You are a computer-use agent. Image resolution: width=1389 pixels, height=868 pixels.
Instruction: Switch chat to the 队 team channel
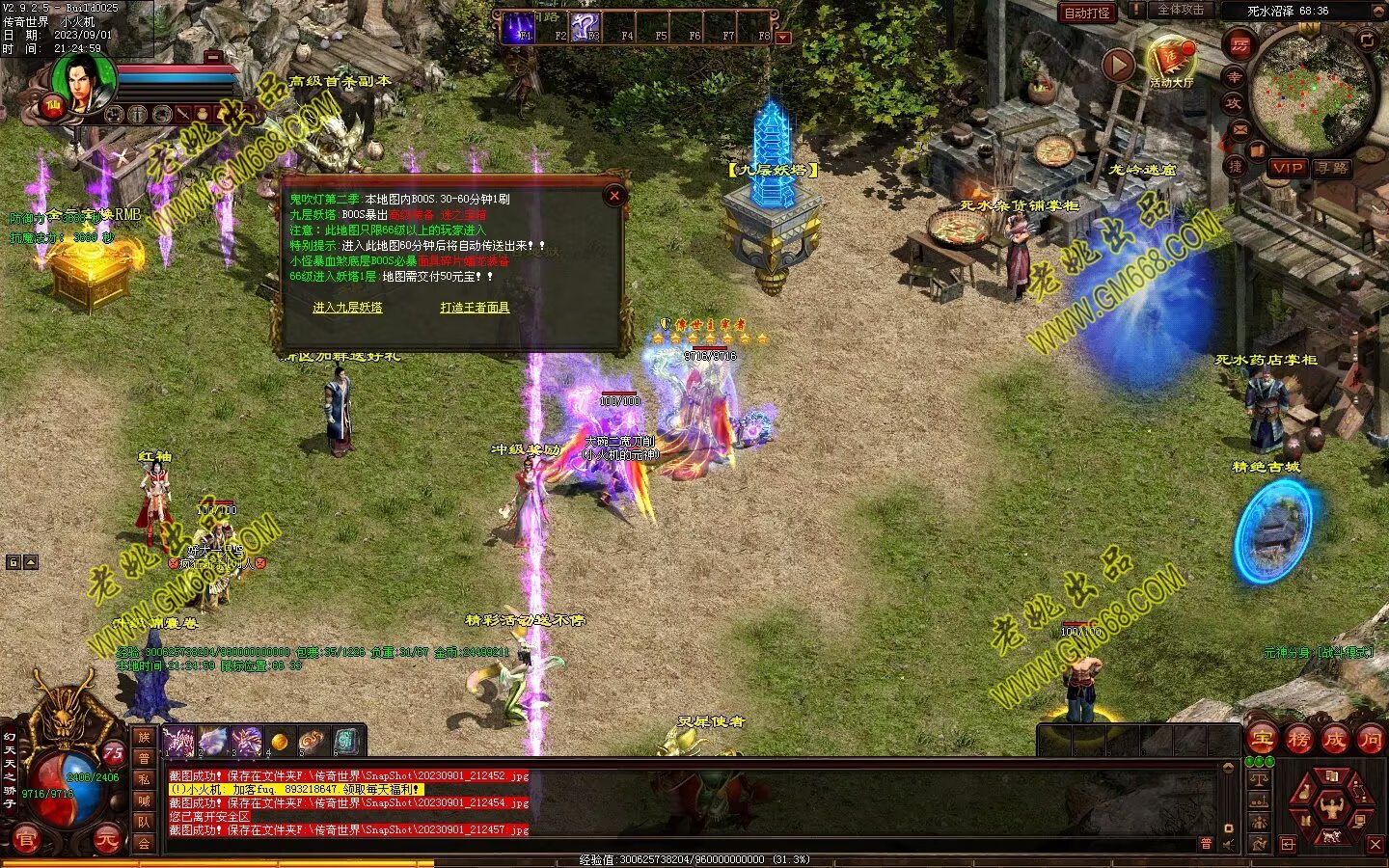[x=144, y=823]
